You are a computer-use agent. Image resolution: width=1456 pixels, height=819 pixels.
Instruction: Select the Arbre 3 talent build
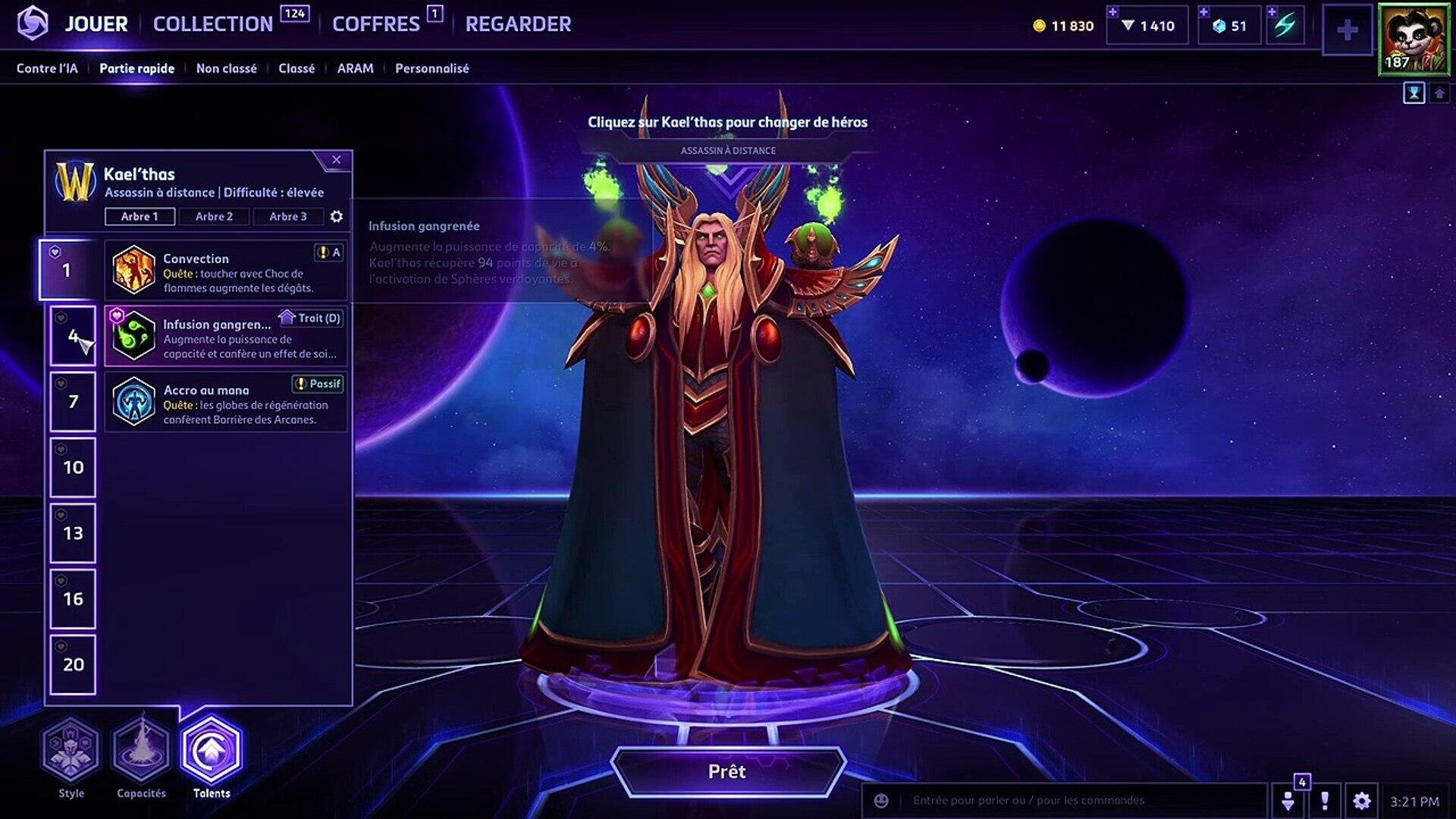pos(288,217)
